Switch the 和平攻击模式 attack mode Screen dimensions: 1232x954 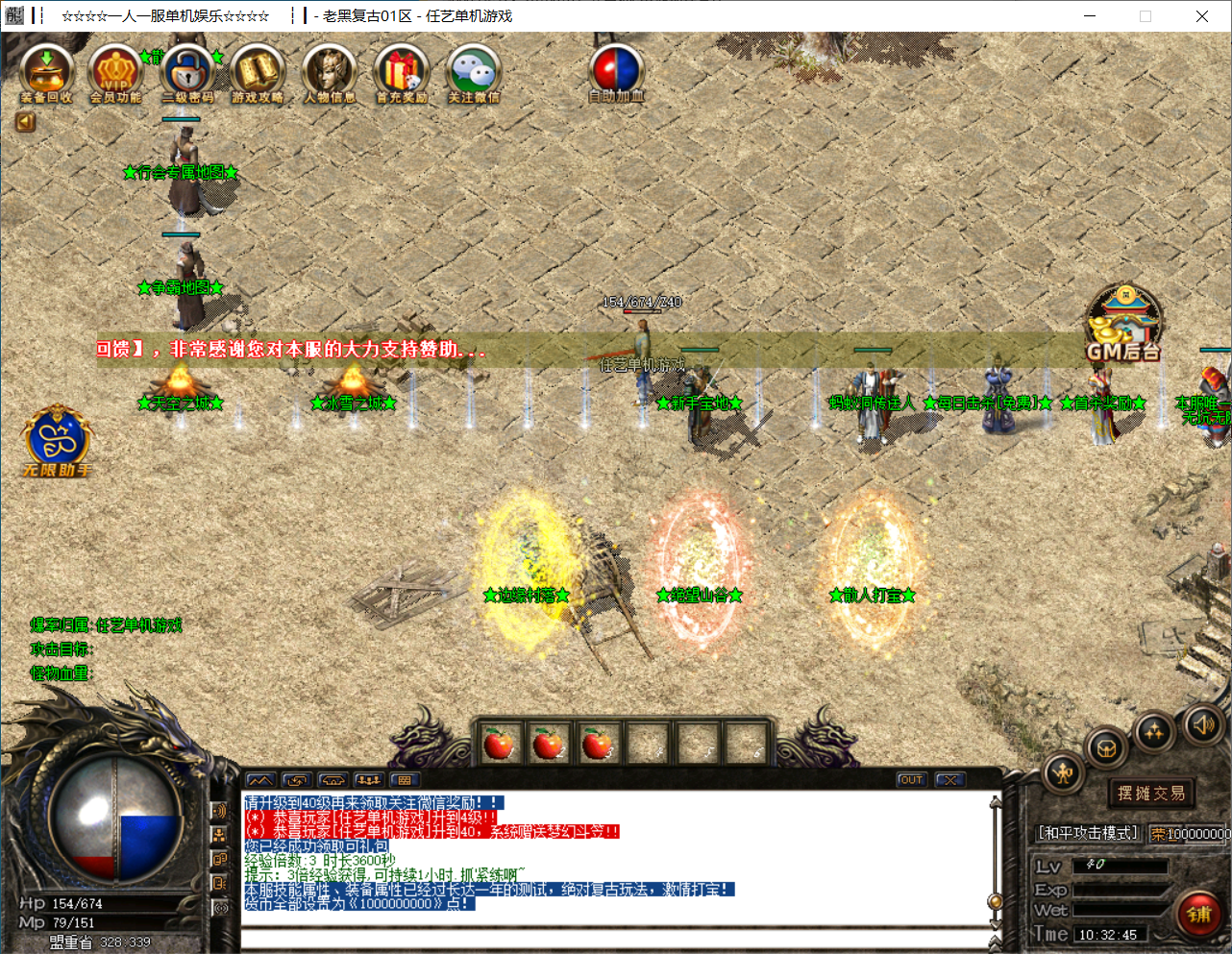coord(1088,833)
